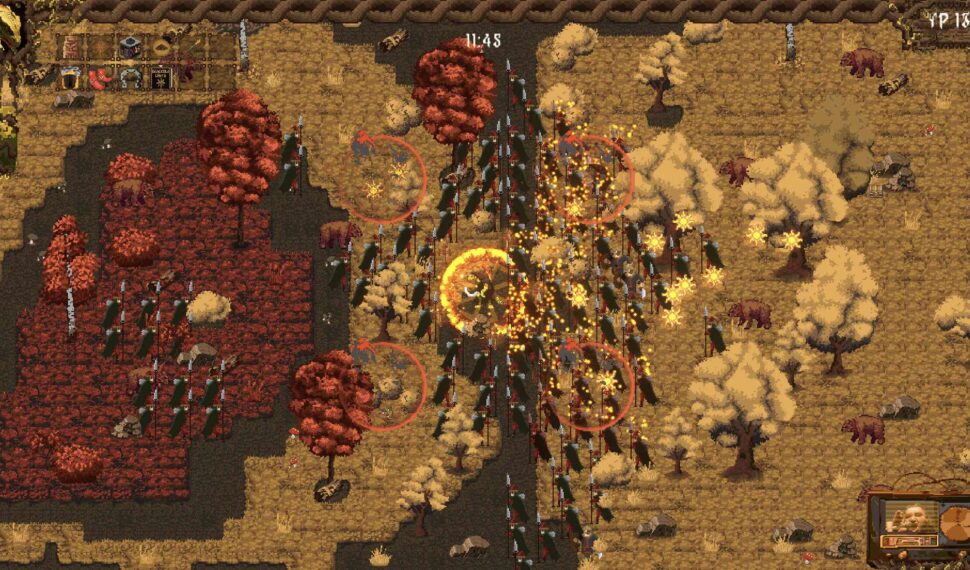
Task: Choose the red boots item slot
Action: point(100,77)
